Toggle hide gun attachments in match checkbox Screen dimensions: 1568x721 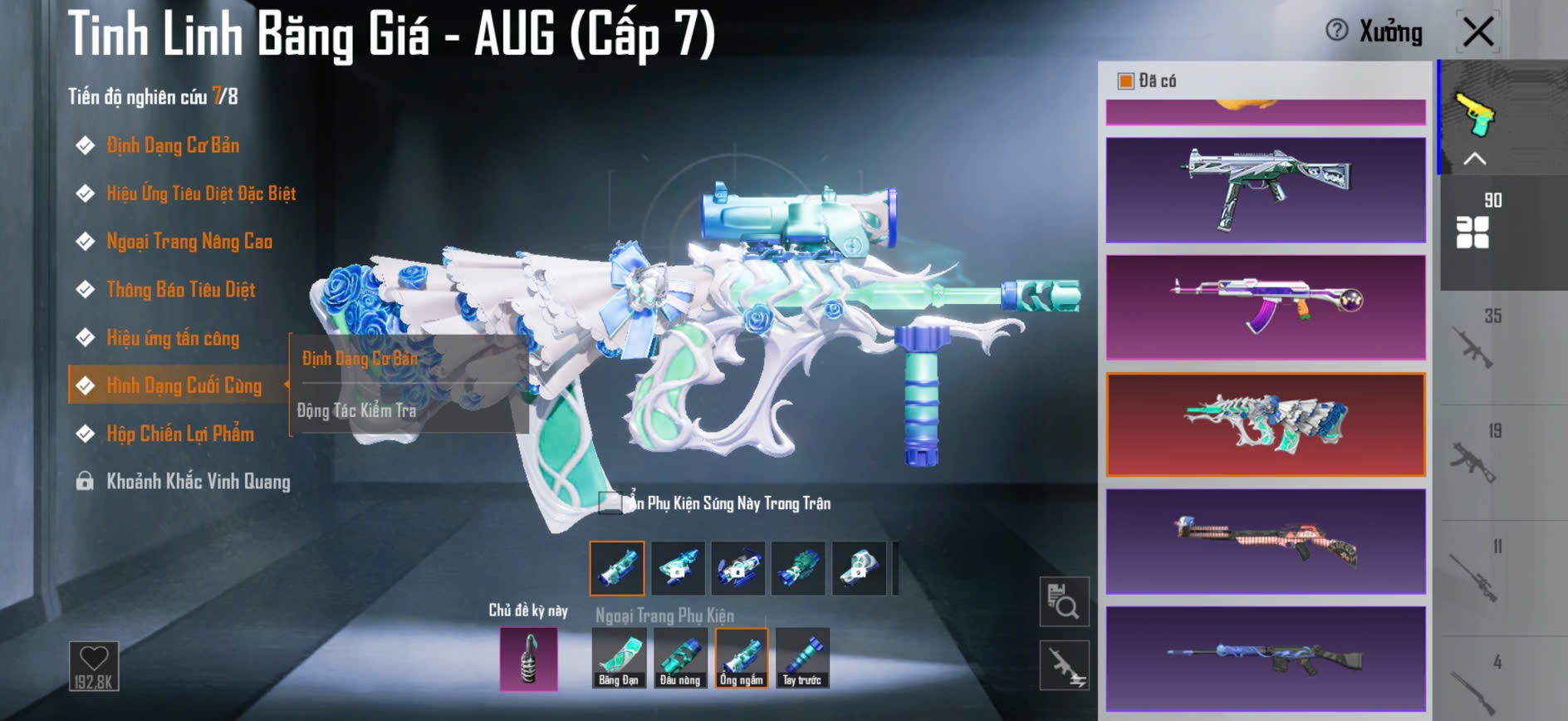[x=610, y=503]
